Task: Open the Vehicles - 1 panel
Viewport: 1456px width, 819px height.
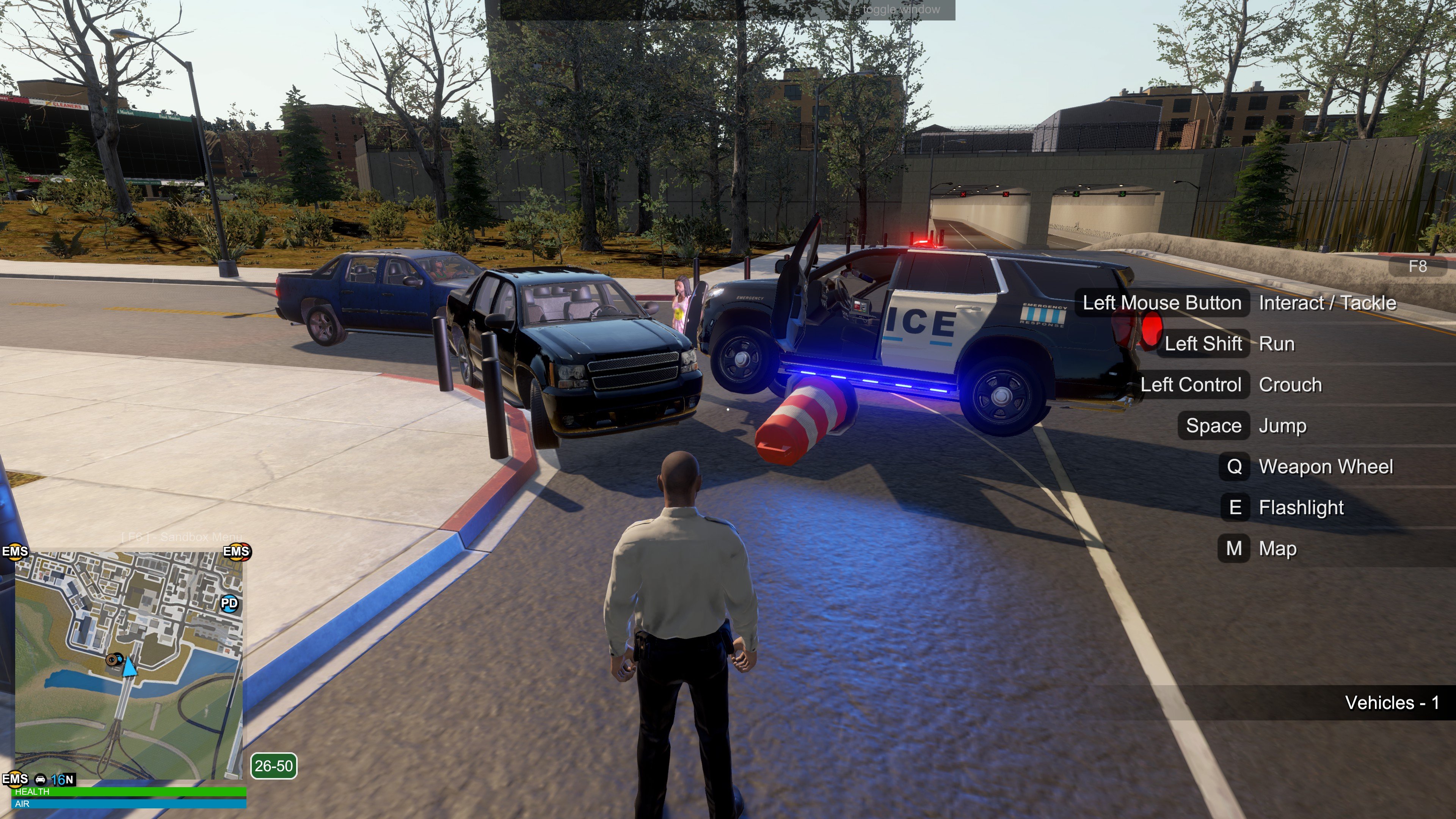Action: [x=1392, y=703]
